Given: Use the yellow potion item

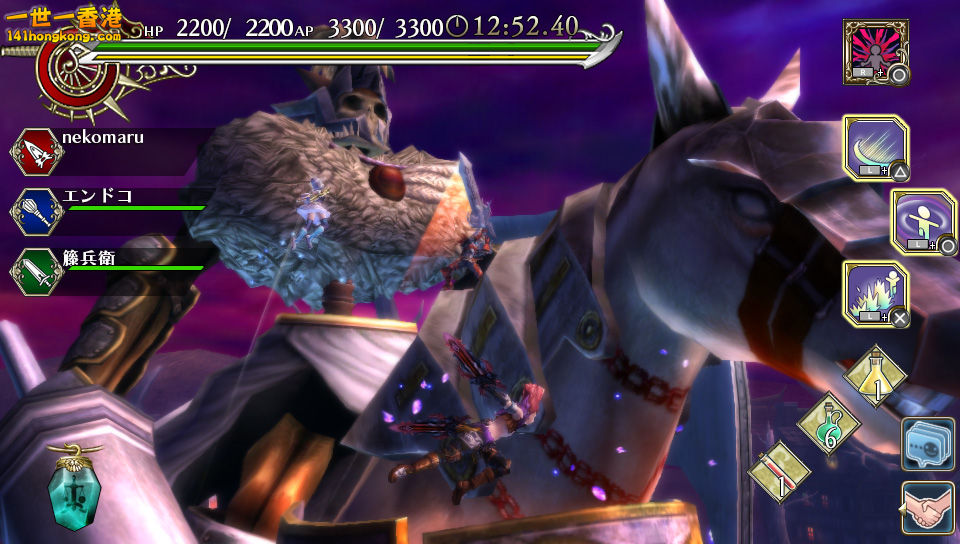Looking at the screenshot, I should (x=875, y=377).
